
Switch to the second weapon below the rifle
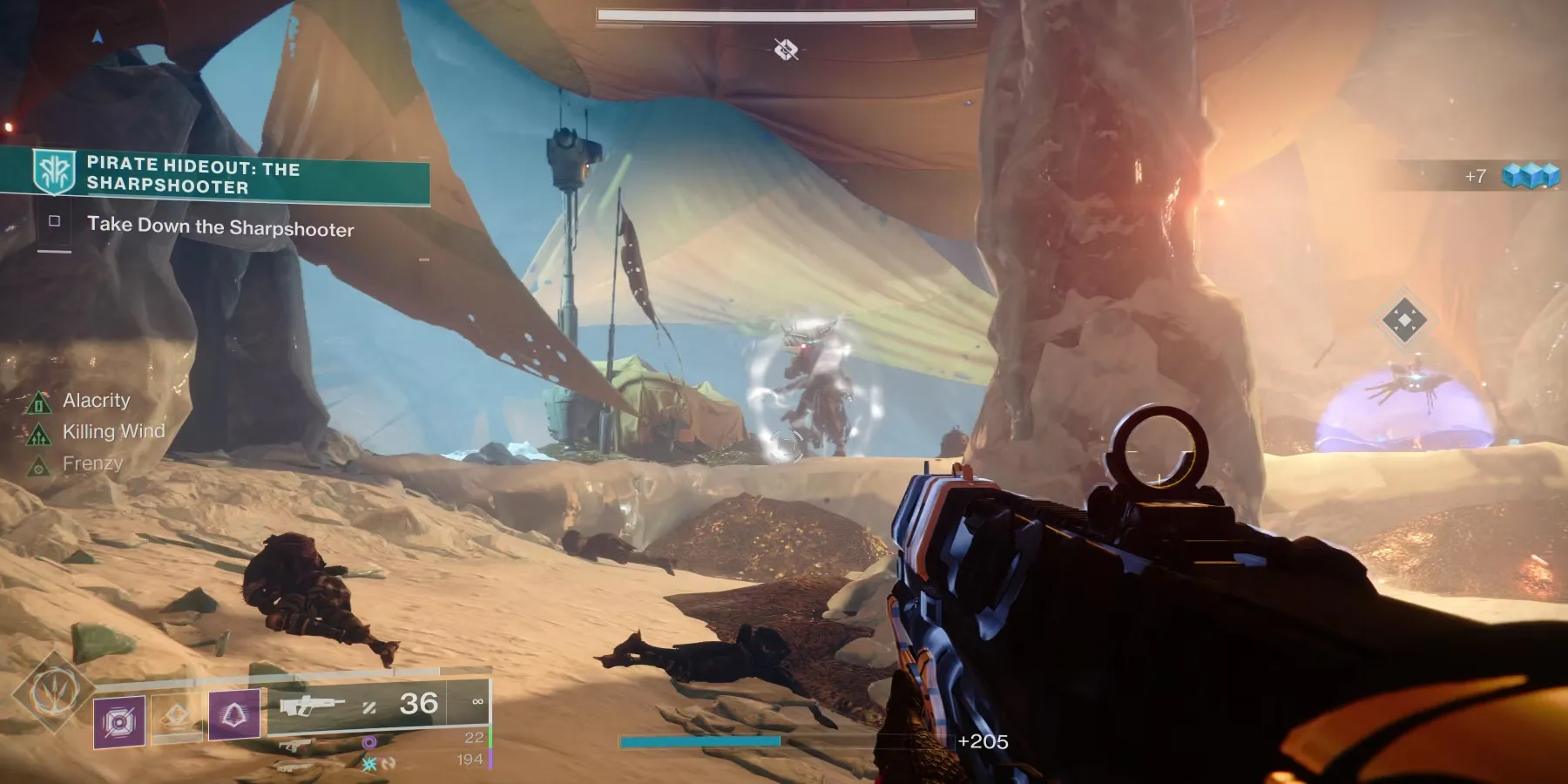point(296,745)
